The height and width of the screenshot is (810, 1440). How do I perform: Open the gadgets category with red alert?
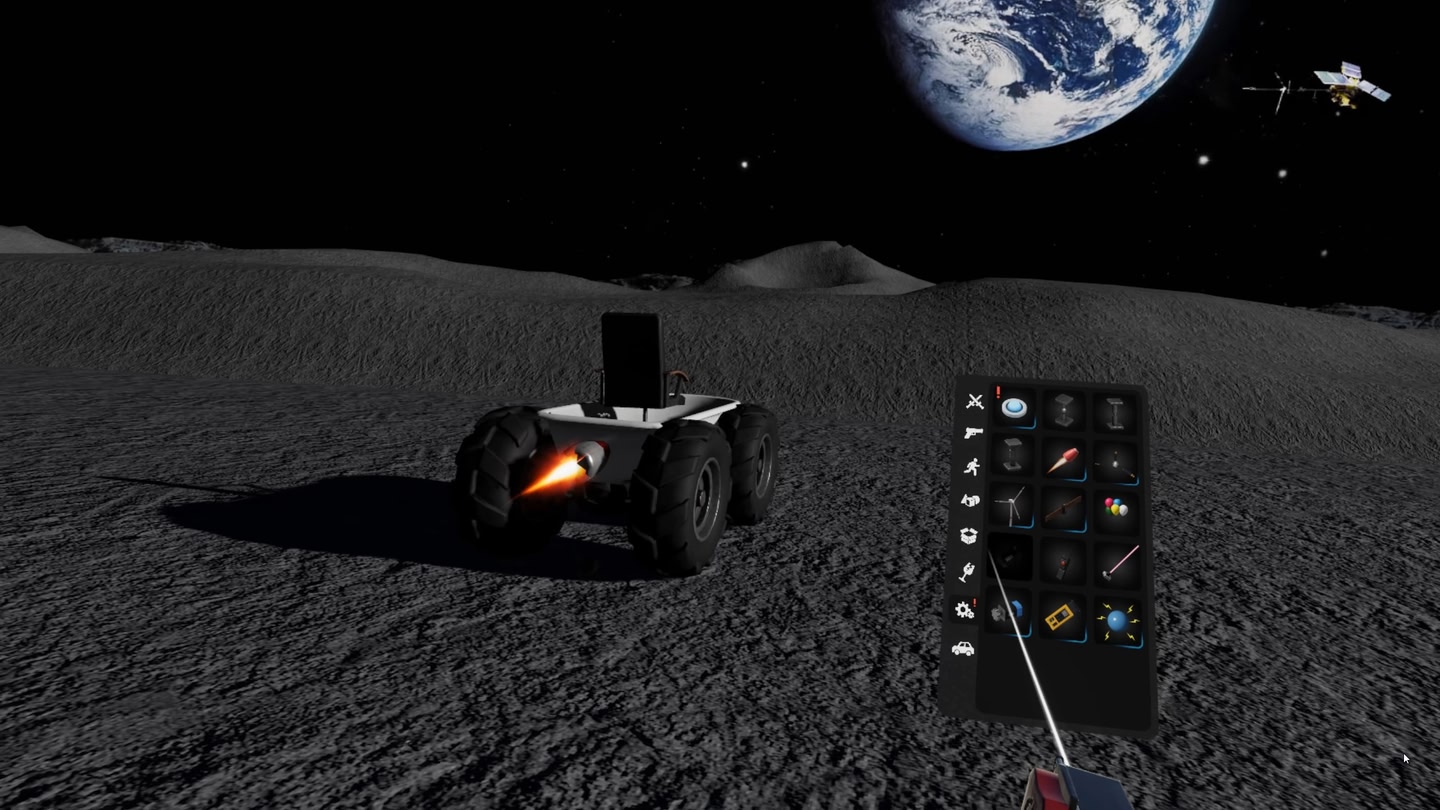point(965,610)
